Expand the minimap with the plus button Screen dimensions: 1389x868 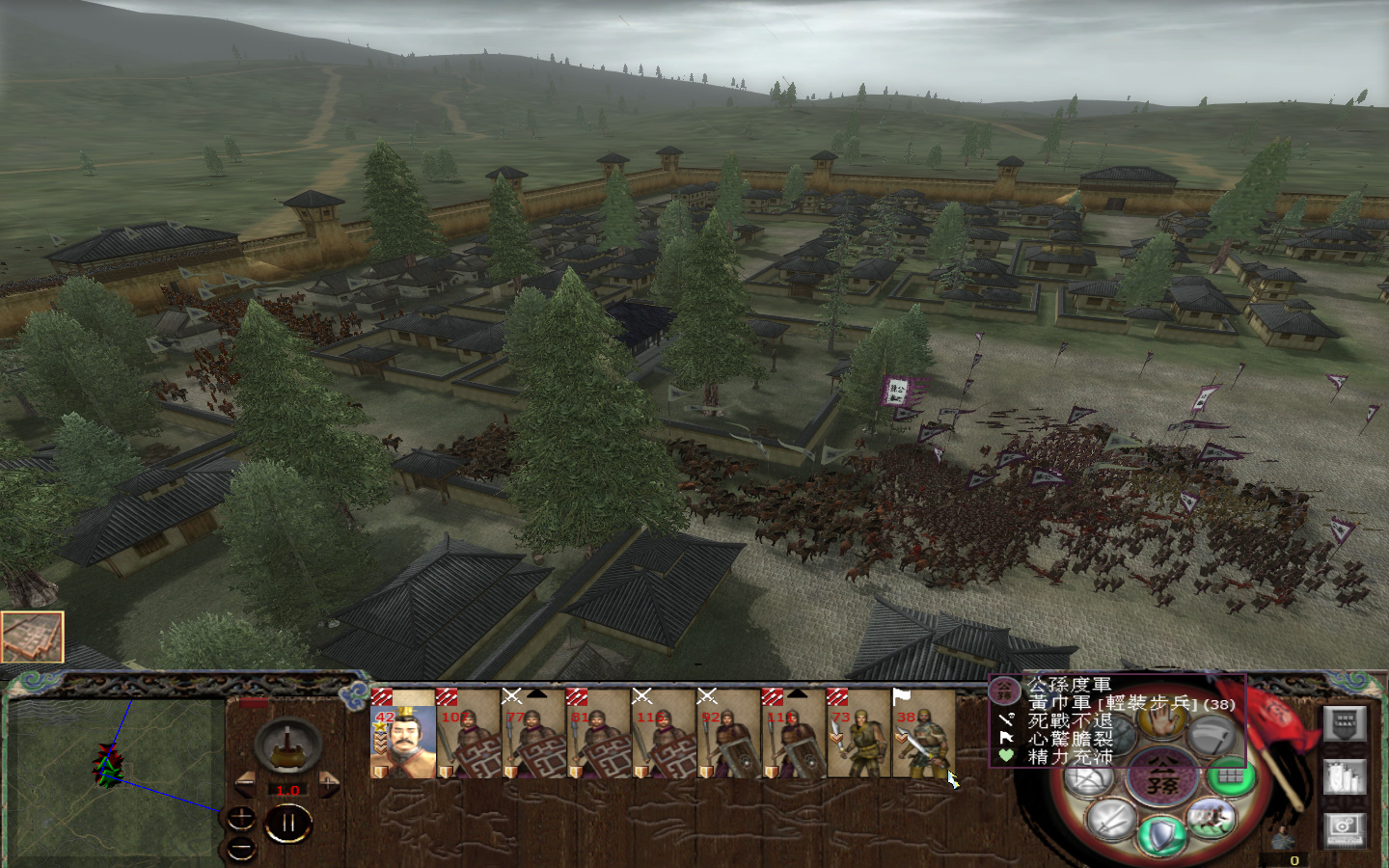coord(240,818)
